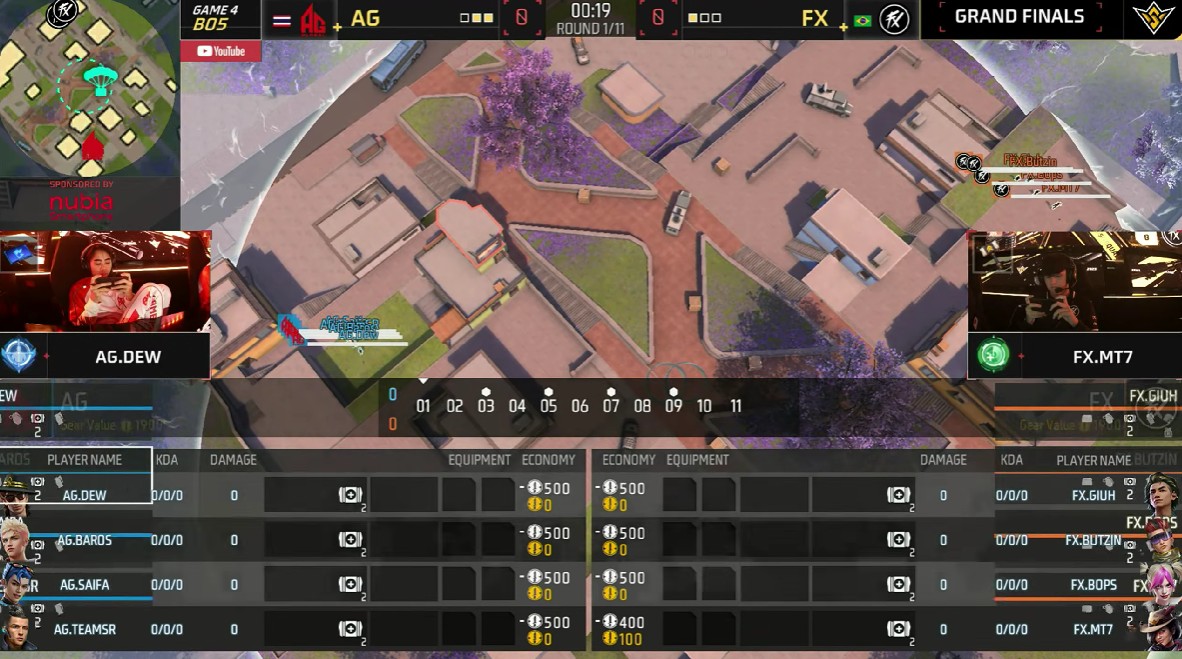Pick the AG.SAIFA scoreboard row
The image size is (1182, 659).
tap(85, 584)
